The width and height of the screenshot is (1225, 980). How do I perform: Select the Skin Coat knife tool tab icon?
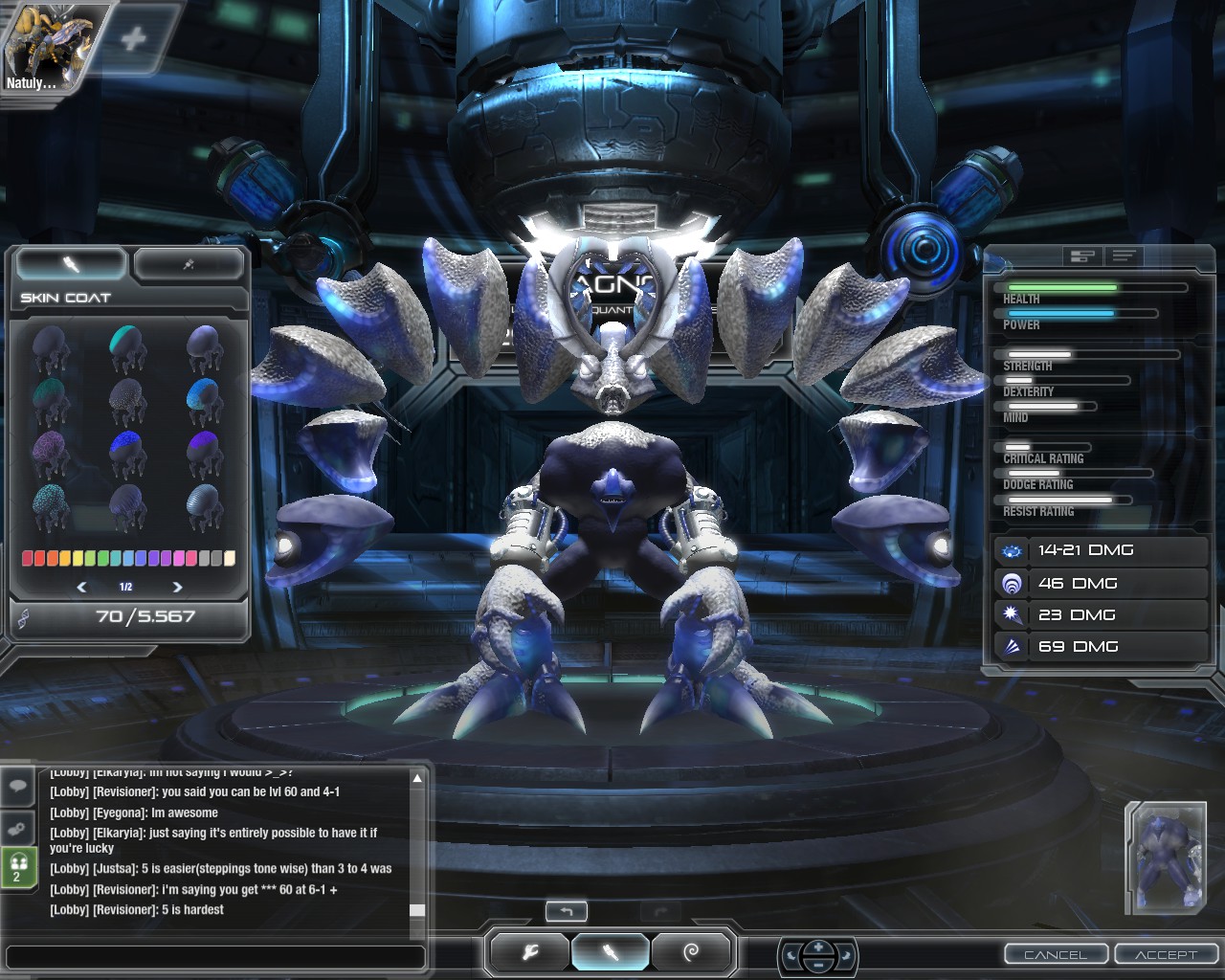pos(69,264)
